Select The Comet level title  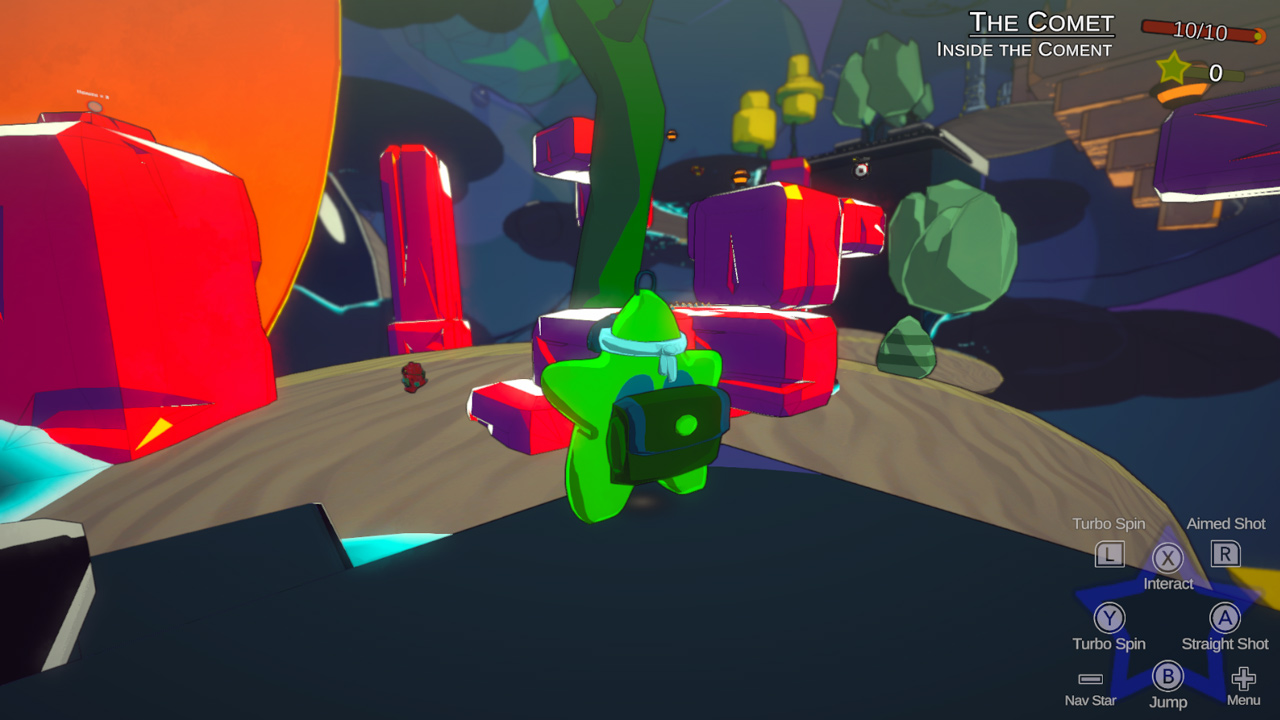point(1043,22)
